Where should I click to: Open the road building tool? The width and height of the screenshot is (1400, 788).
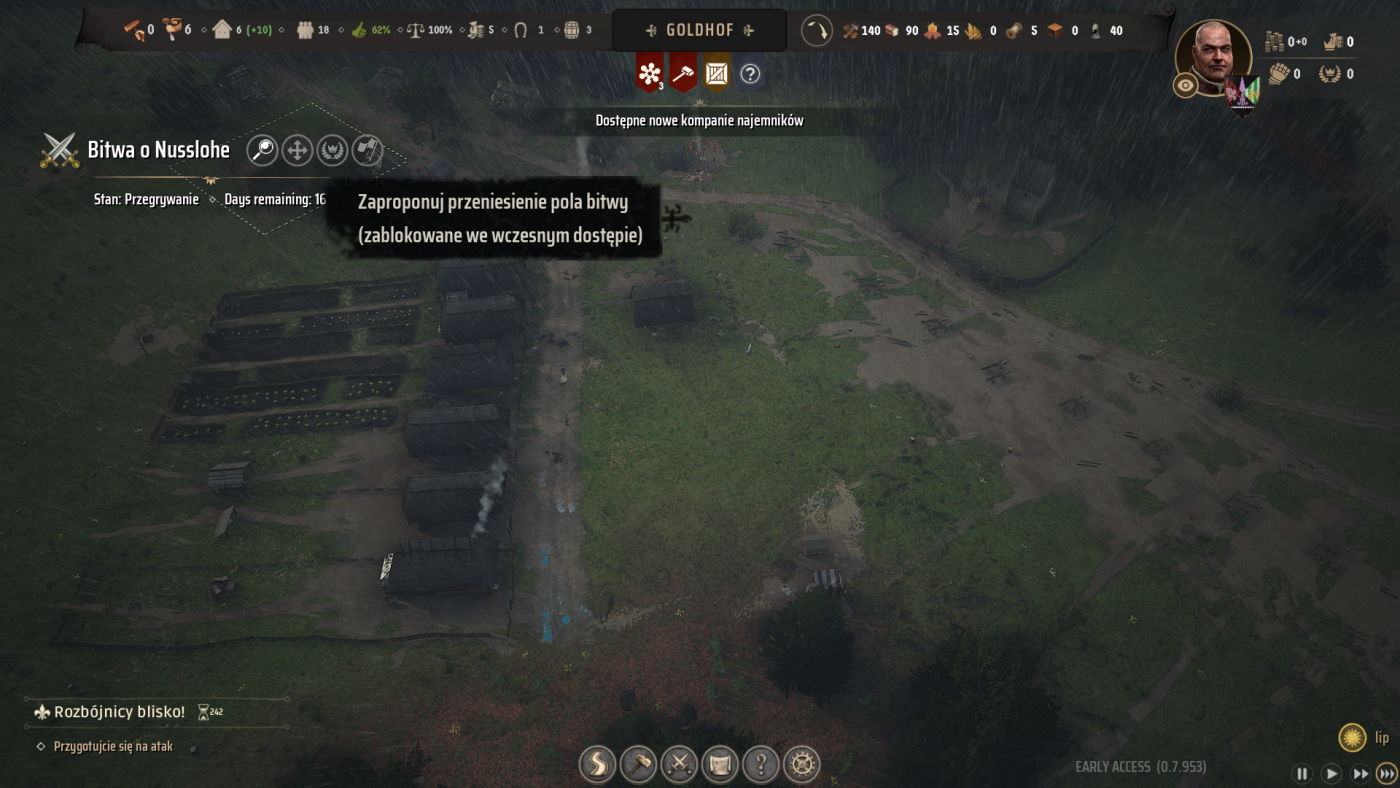597,765
